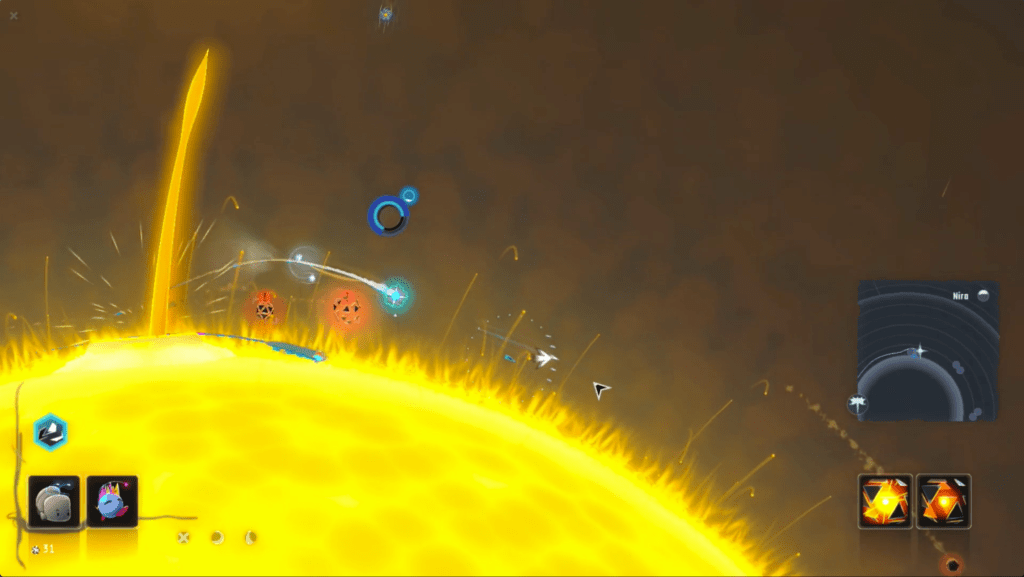Click the small faded X icon below companions

pos(184,537)
